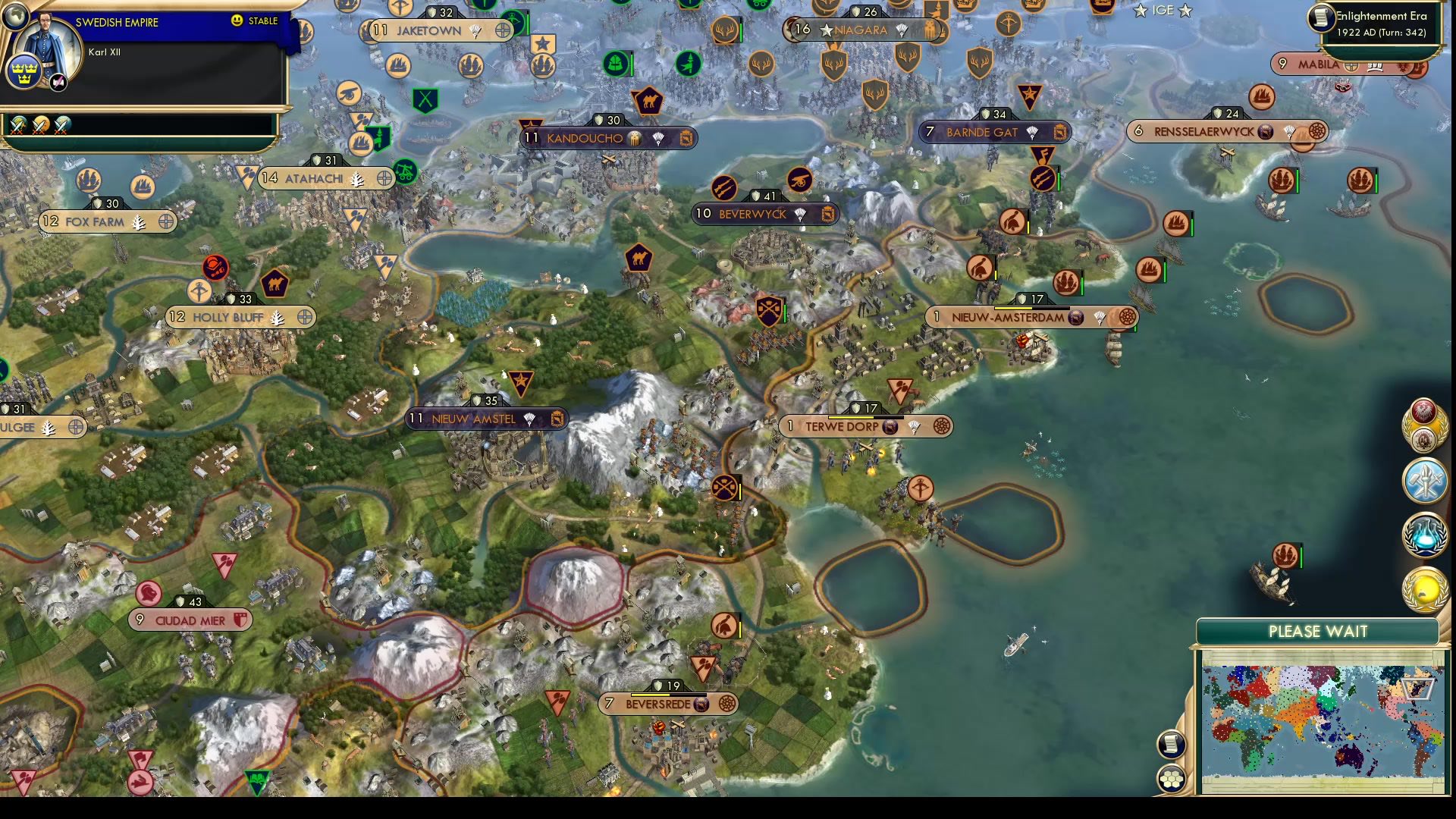Open the Technology flask icon
1456x819 pixels.
[1424, 533]
